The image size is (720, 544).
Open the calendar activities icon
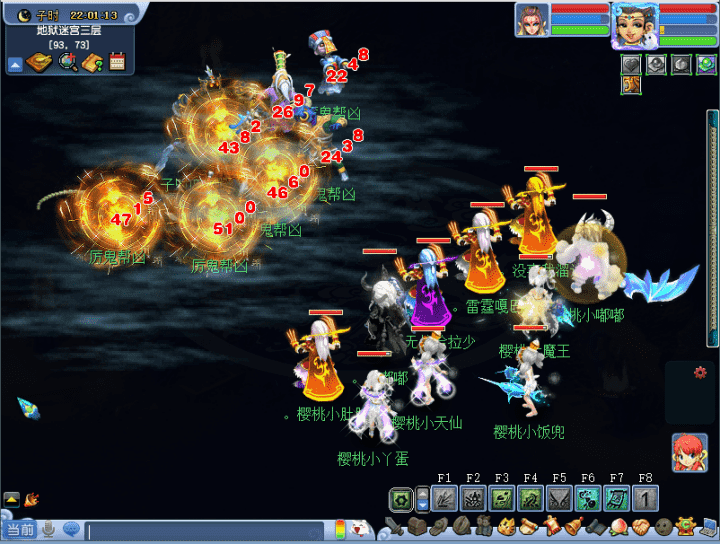click(x=117, y=63)
